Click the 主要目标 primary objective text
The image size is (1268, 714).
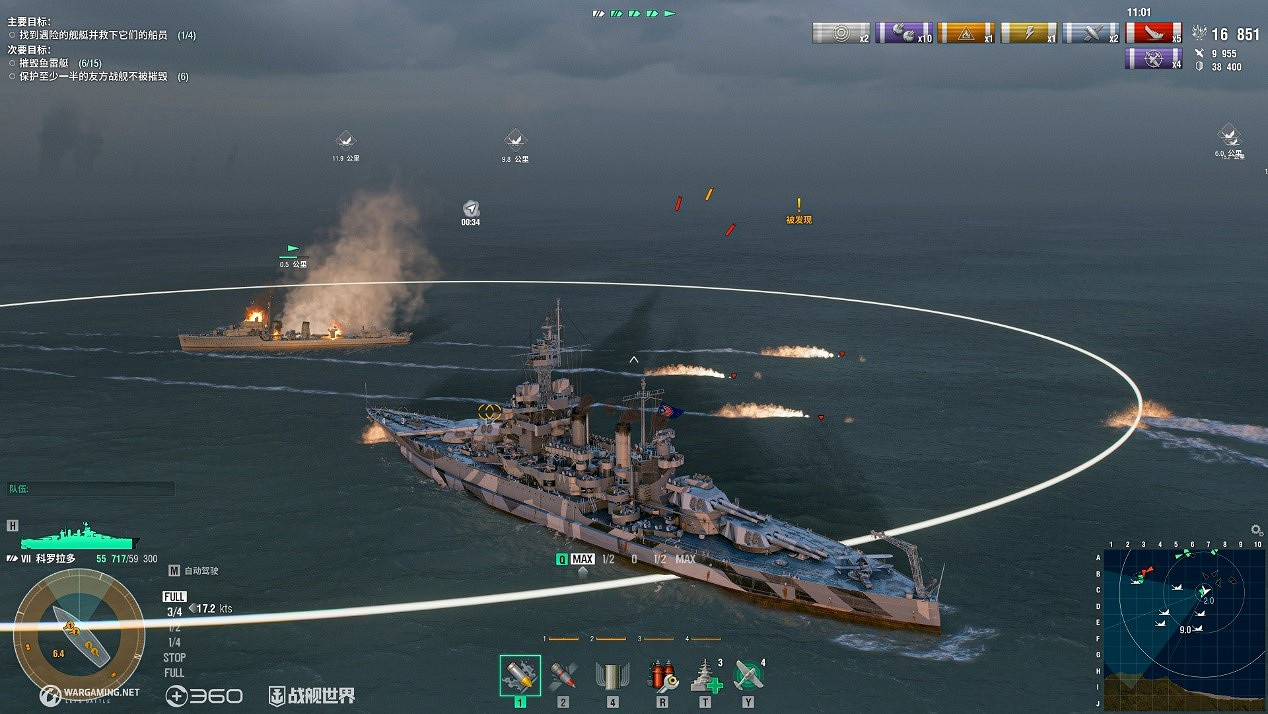click(x=30, y=22)
